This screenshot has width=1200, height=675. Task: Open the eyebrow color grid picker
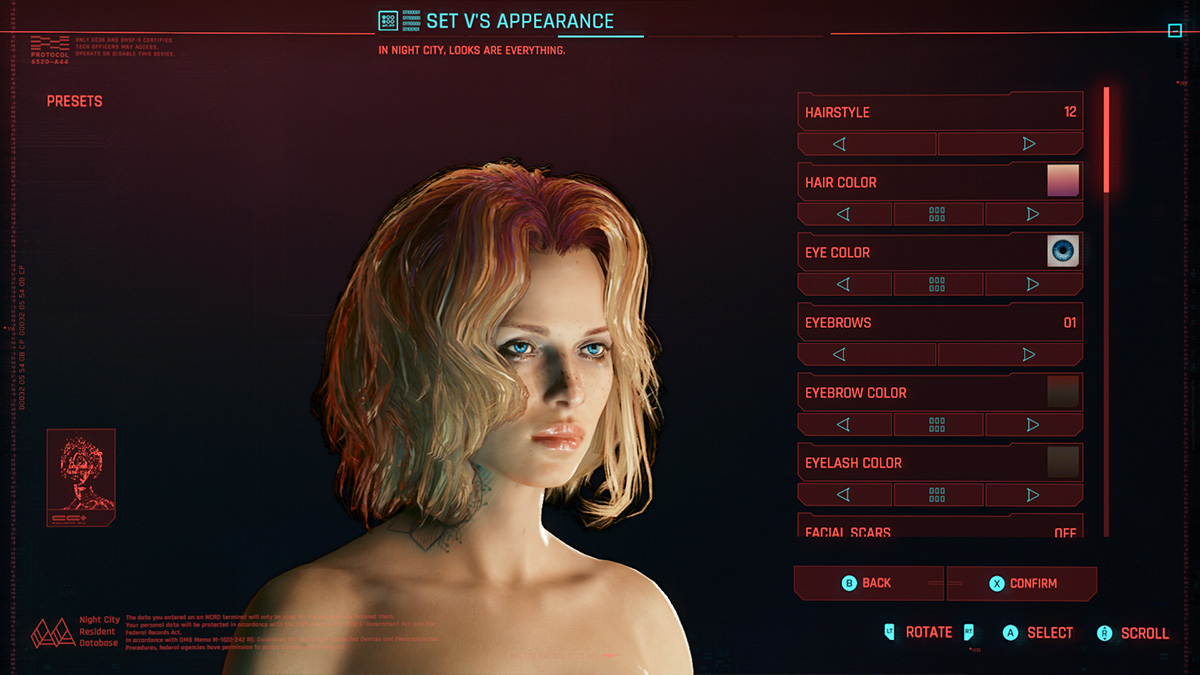pyautogui.click(x=937, y=424)
